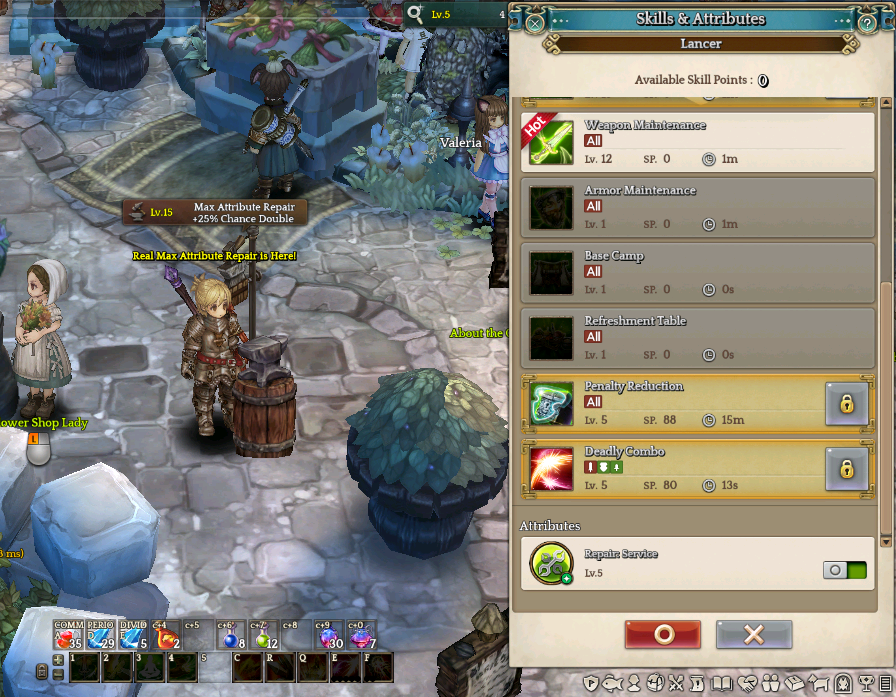Viewport: 896px width, 697px height.
Task: Choose the Base Camp skill row
Action: 698,272
